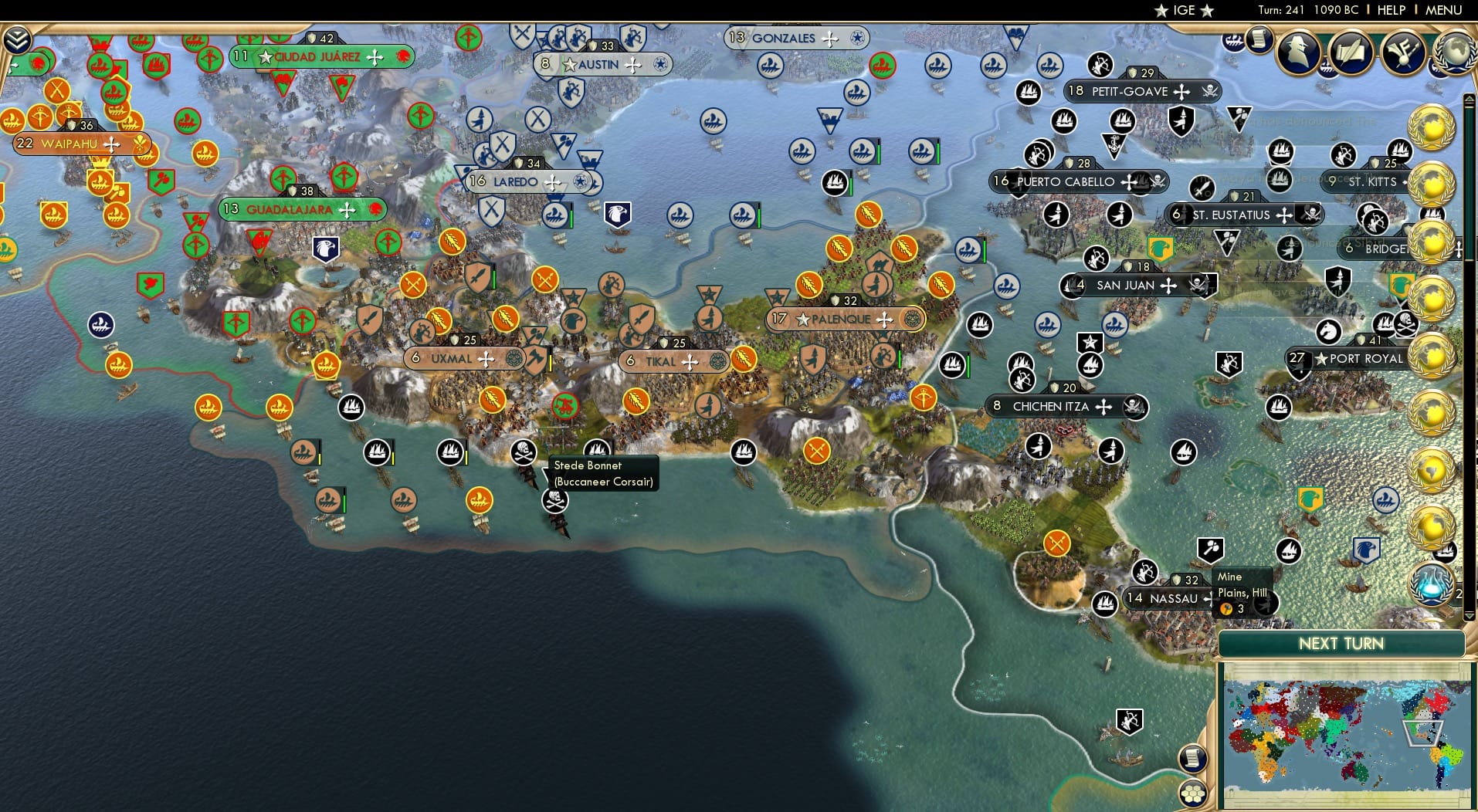Open HELP from the top bar
Image resolution: width=1478 pixels, height=812 pixels.
(1390, 11)
